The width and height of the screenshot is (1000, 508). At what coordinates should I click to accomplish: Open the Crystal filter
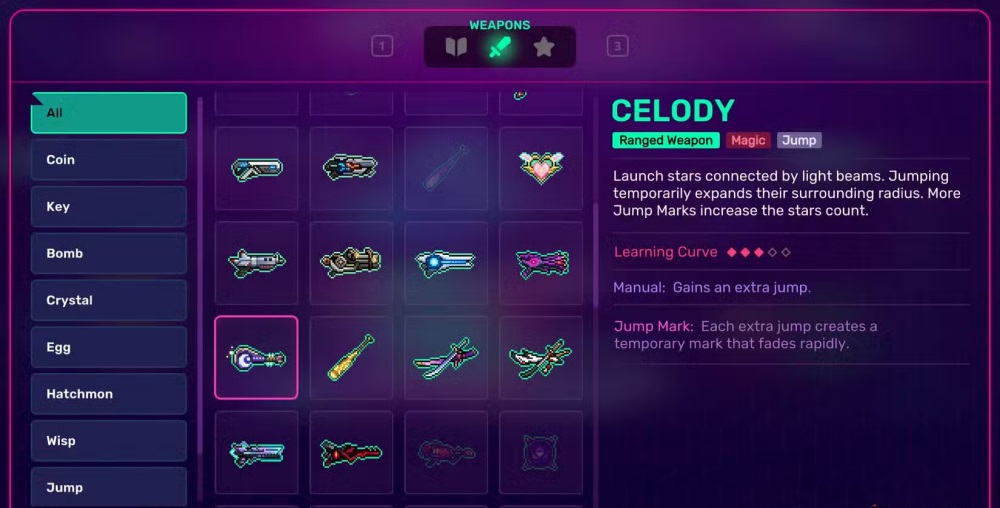coord(108,301)
